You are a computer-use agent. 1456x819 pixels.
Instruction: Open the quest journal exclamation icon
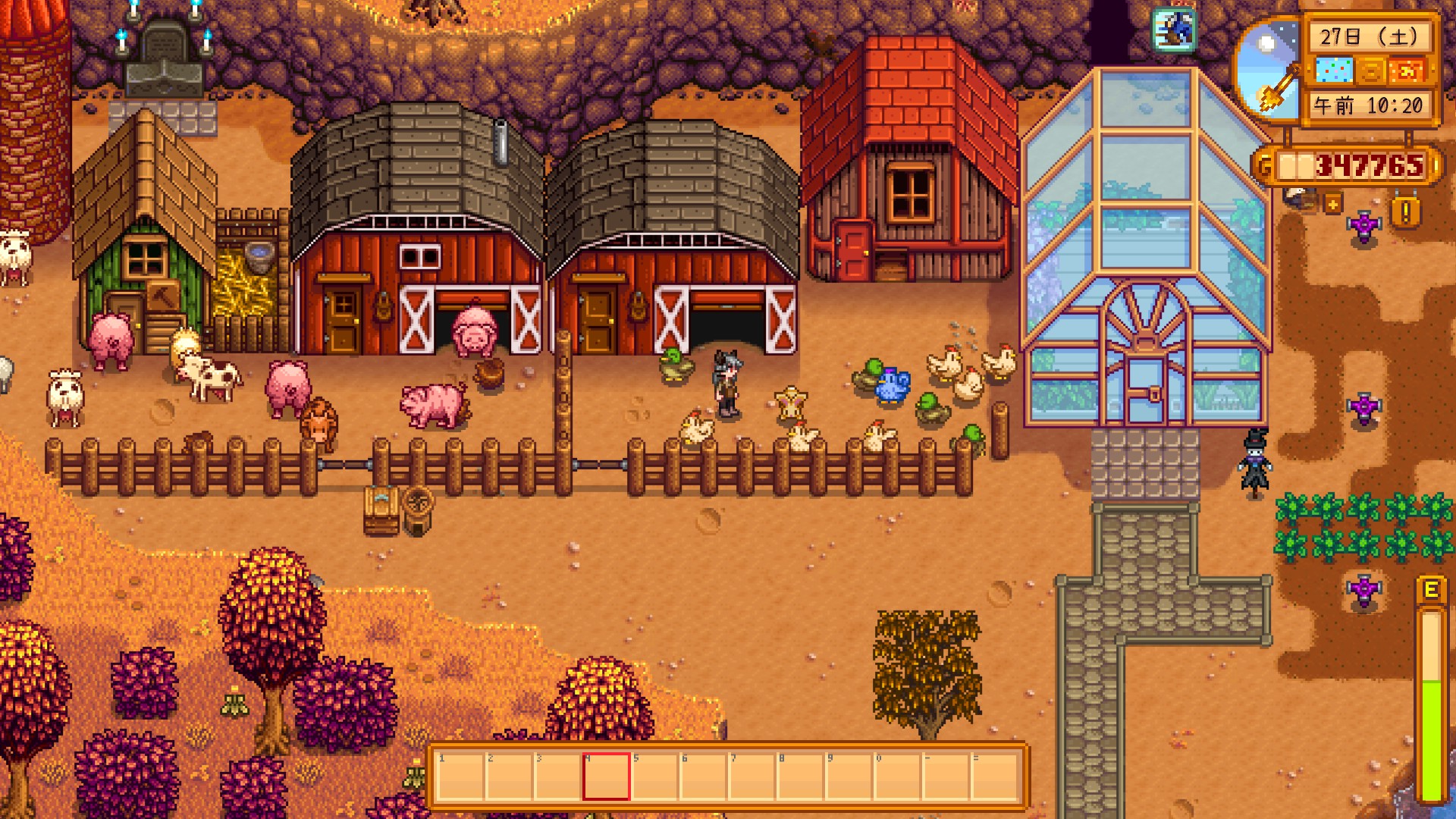pos(1405,212)
